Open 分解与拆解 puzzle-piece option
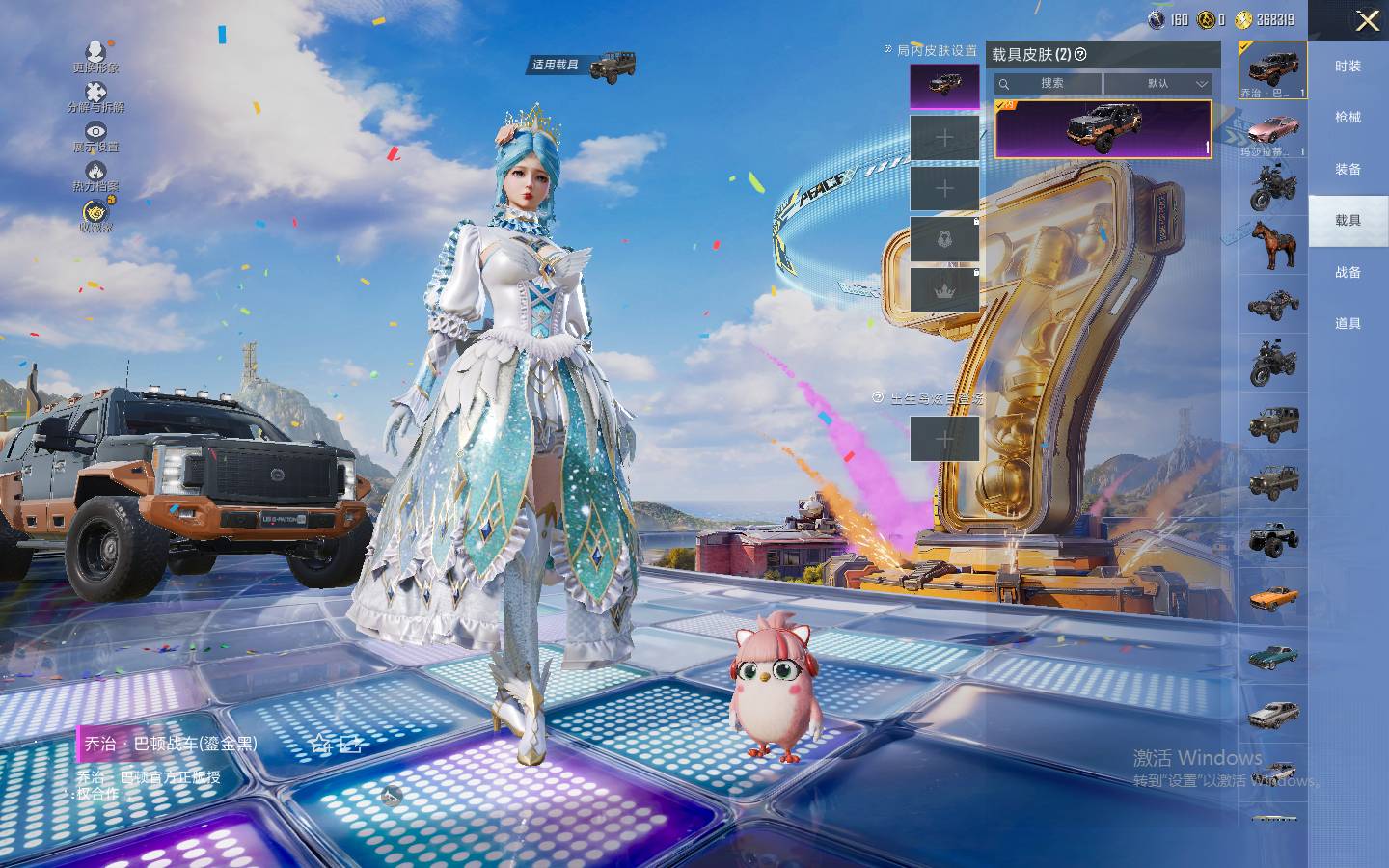1389x868 pixels. click(95, 96)
